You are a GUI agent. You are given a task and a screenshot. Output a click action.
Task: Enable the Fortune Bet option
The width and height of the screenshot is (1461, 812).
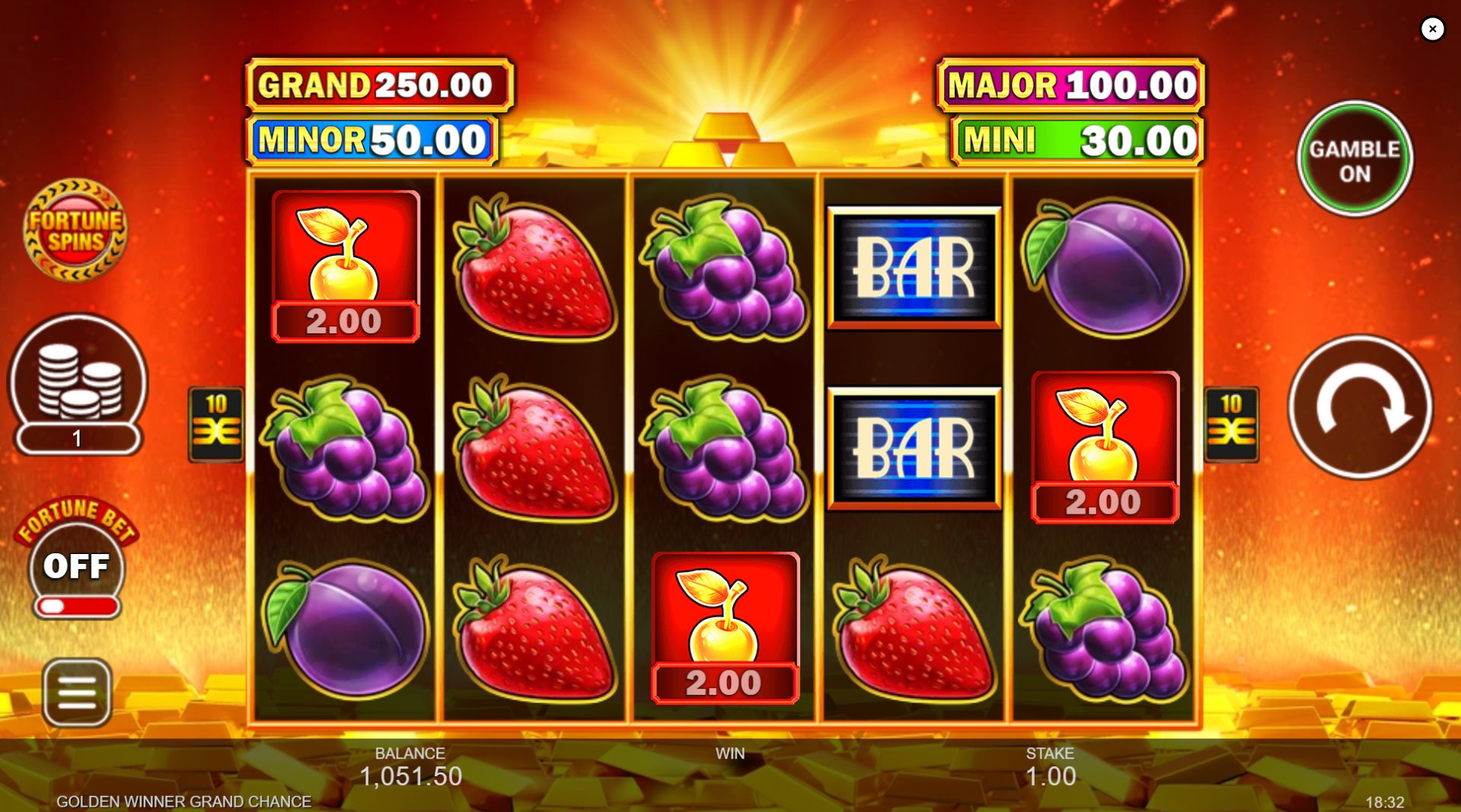pos(76,565)
